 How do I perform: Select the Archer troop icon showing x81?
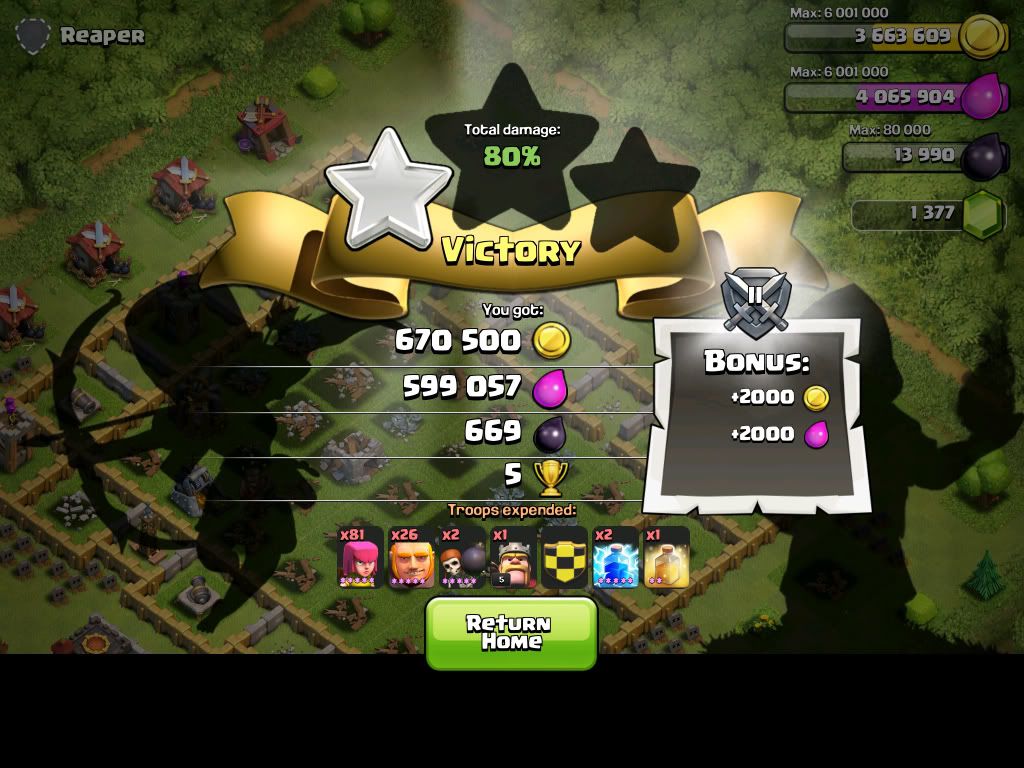click(x=360, y=557)
